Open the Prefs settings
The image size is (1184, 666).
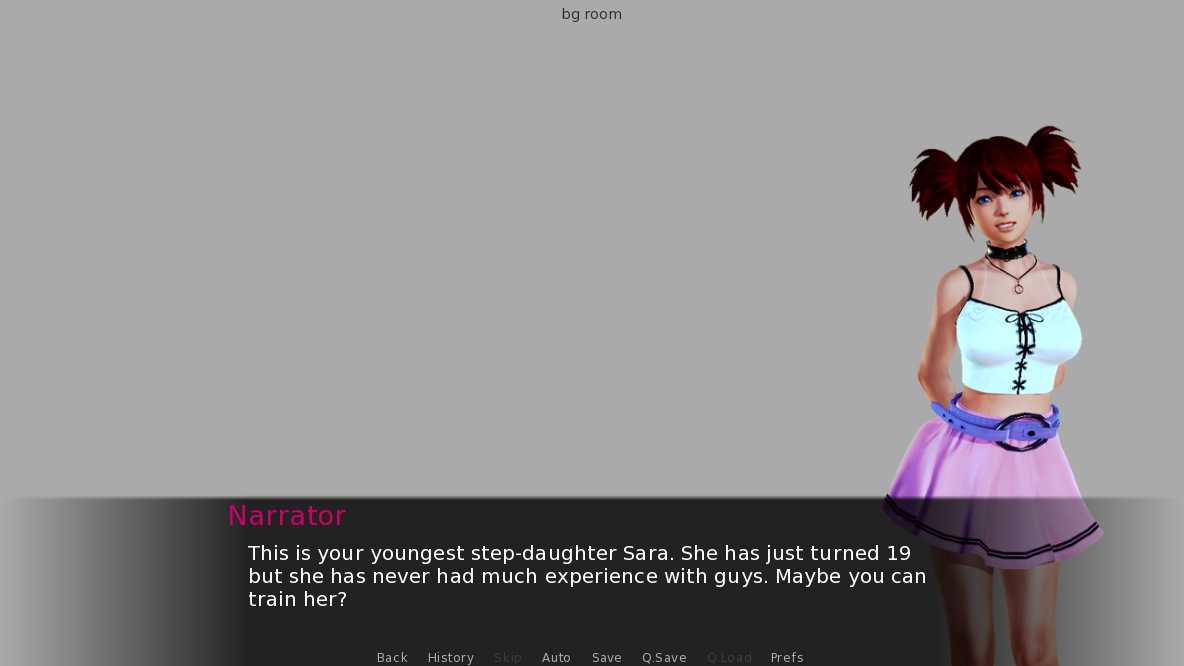(787, 657)
